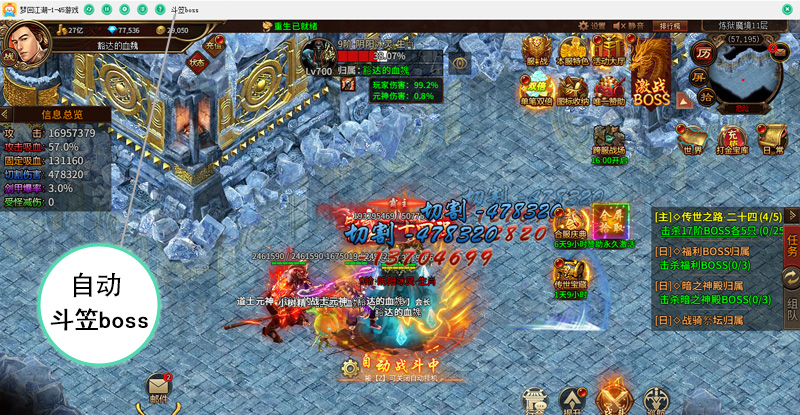Open the 合服庆典 celebration event icon
Viewport: 800px width, 415px height.
point(570,225)
